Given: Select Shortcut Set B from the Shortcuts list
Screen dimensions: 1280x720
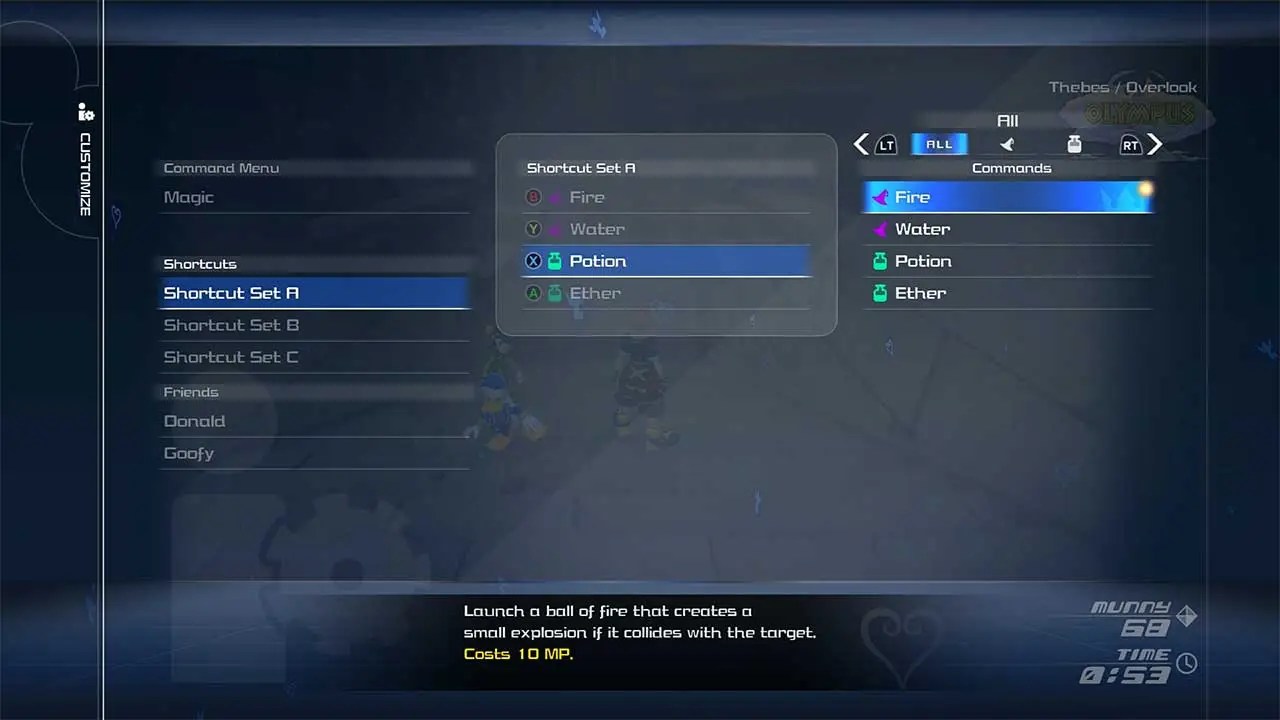Looking at the screenshot, I should 231,325.
